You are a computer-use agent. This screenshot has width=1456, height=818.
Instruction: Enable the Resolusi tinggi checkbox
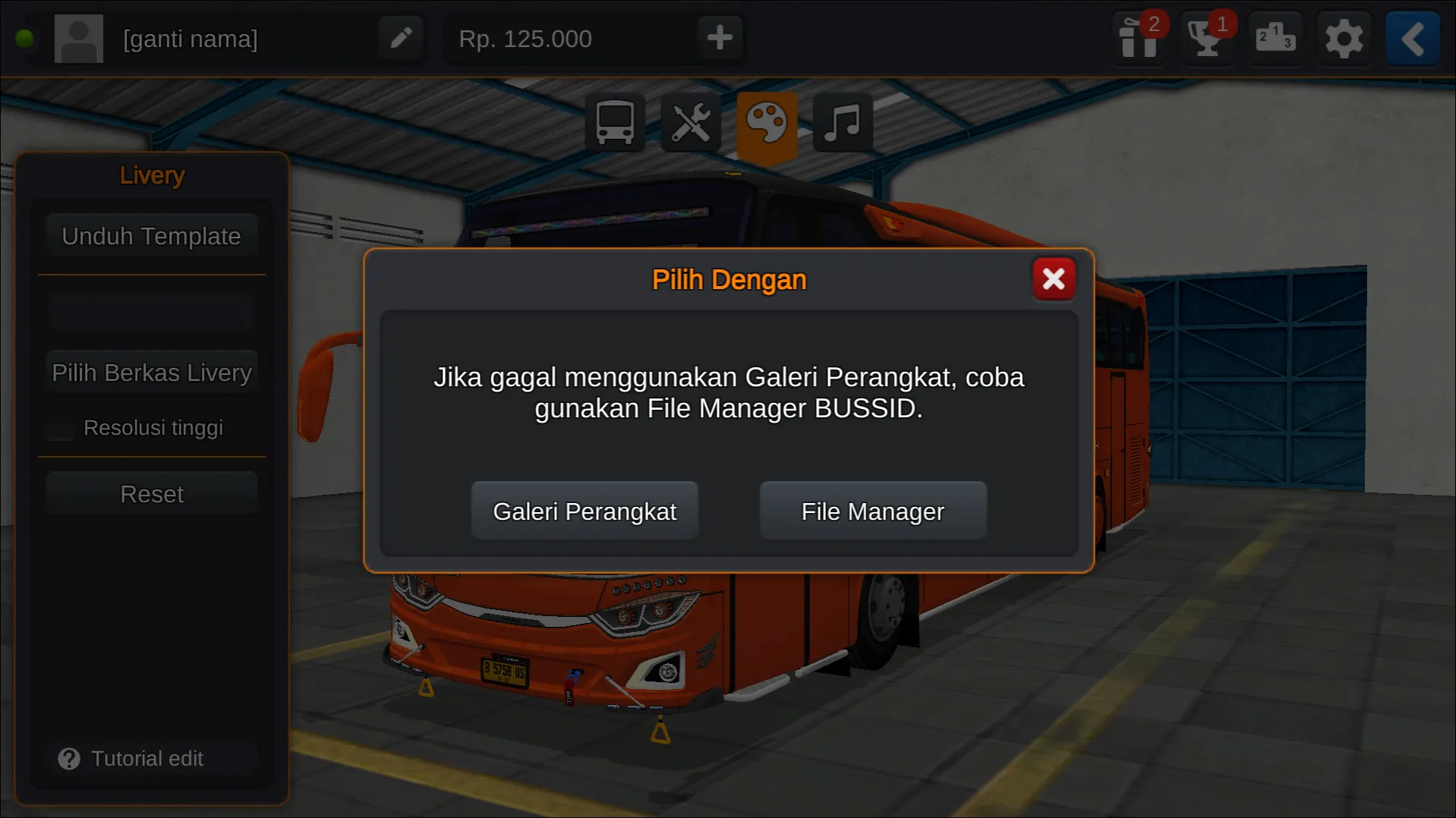tap(59, 427)
